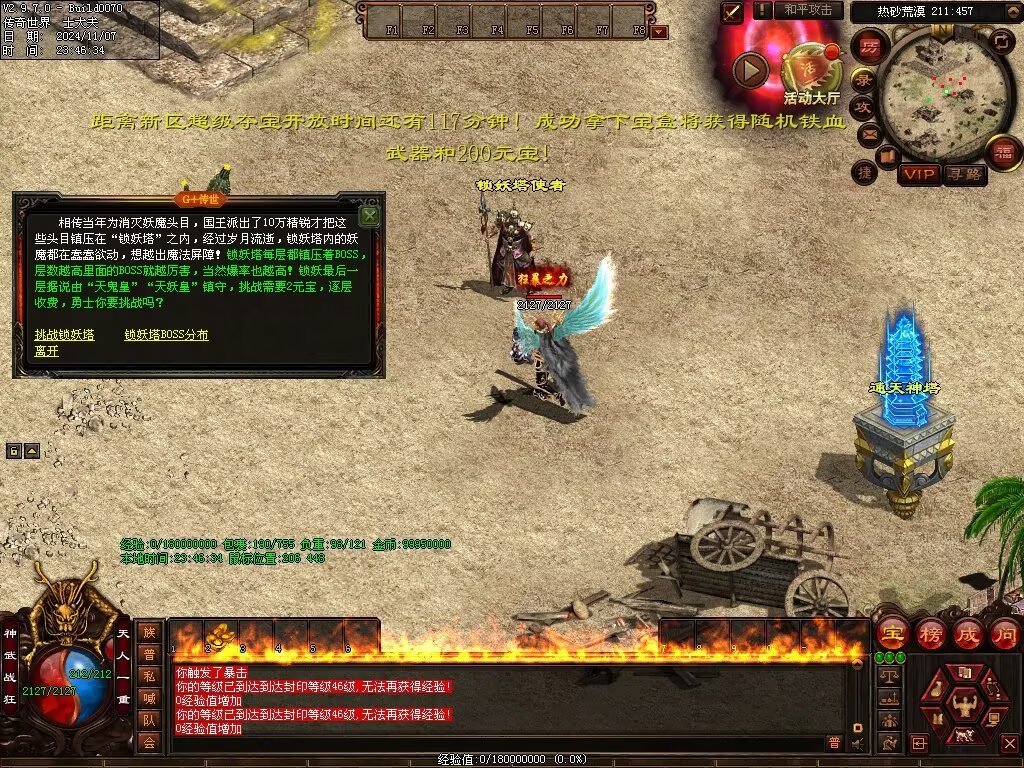Viewport: 1024px width, 768px height.
Task: Open the 榜 ranking button
Action: pyautogui.click(x=931, y=634)
